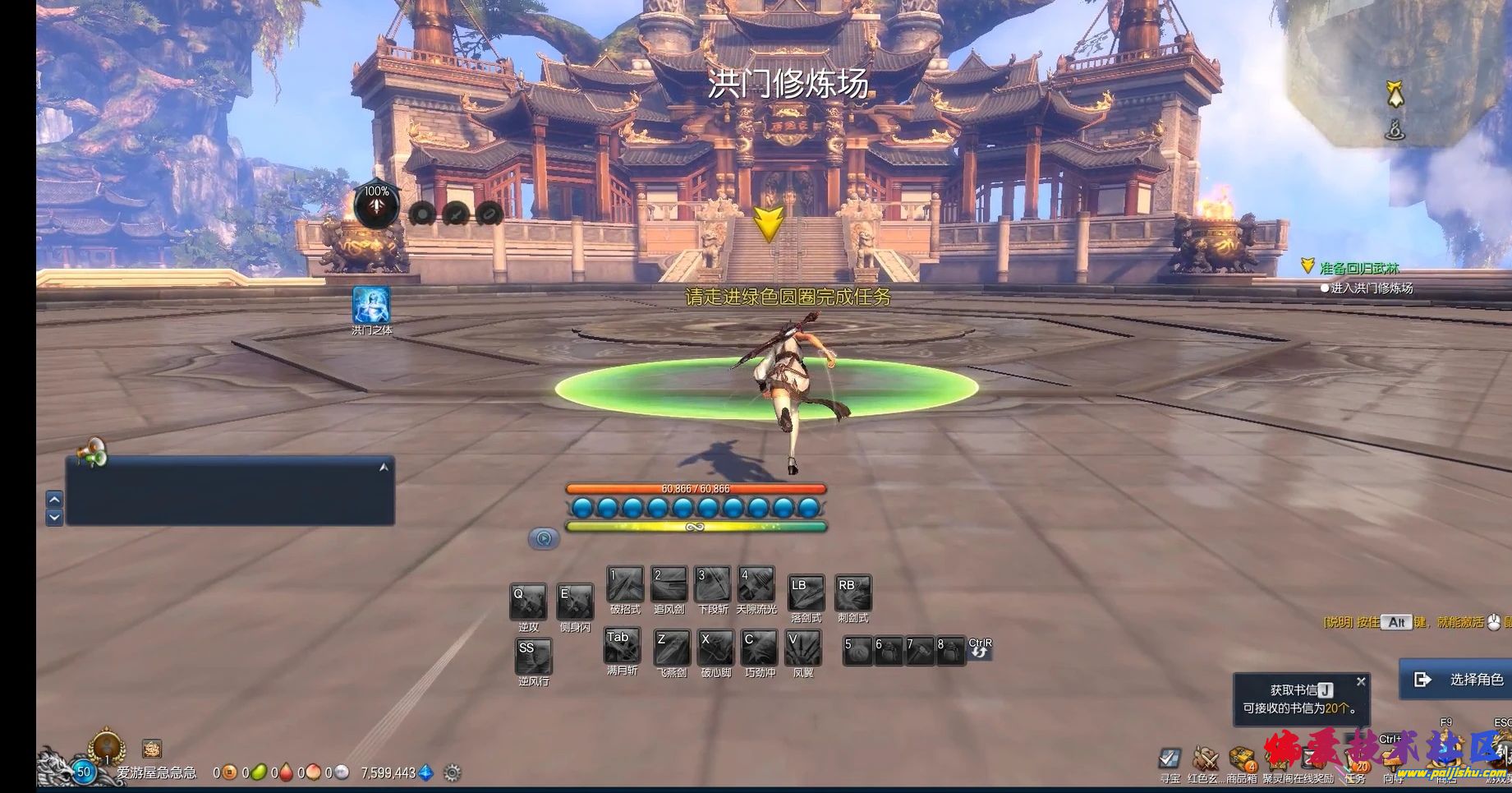Cast the 天隙流光 skill
The width and height of the screenshot is (1512, 793).
(x=756, y=585)
